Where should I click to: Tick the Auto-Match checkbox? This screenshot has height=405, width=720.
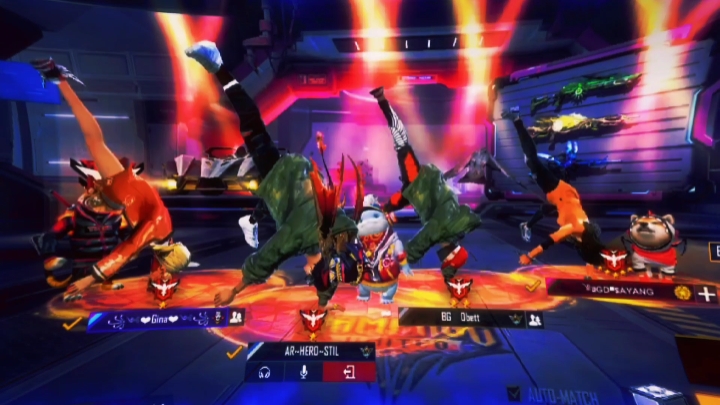pyautogui.click(x=514, y=394)
